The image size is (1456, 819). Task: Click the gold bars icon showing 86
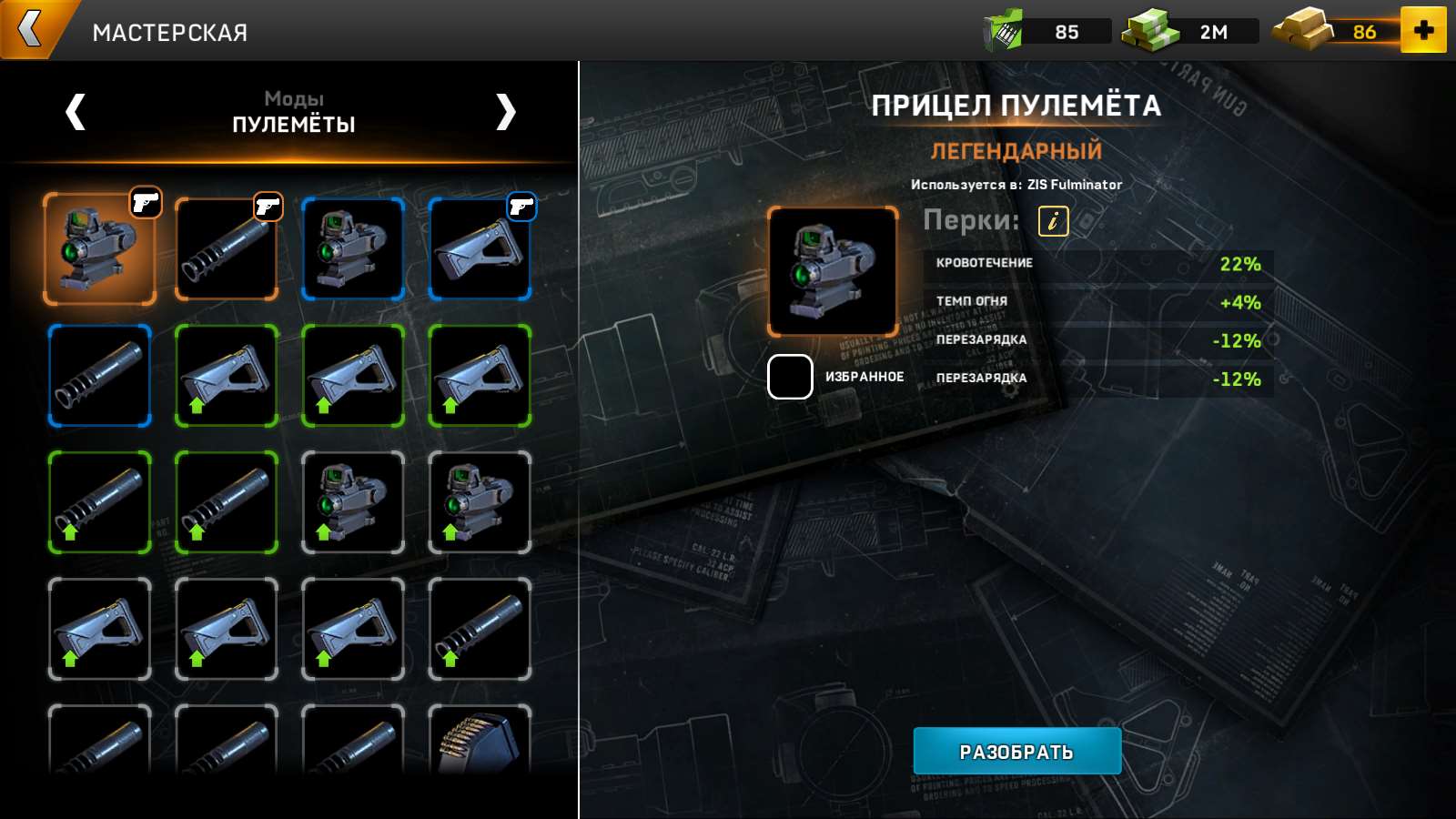1303,30
